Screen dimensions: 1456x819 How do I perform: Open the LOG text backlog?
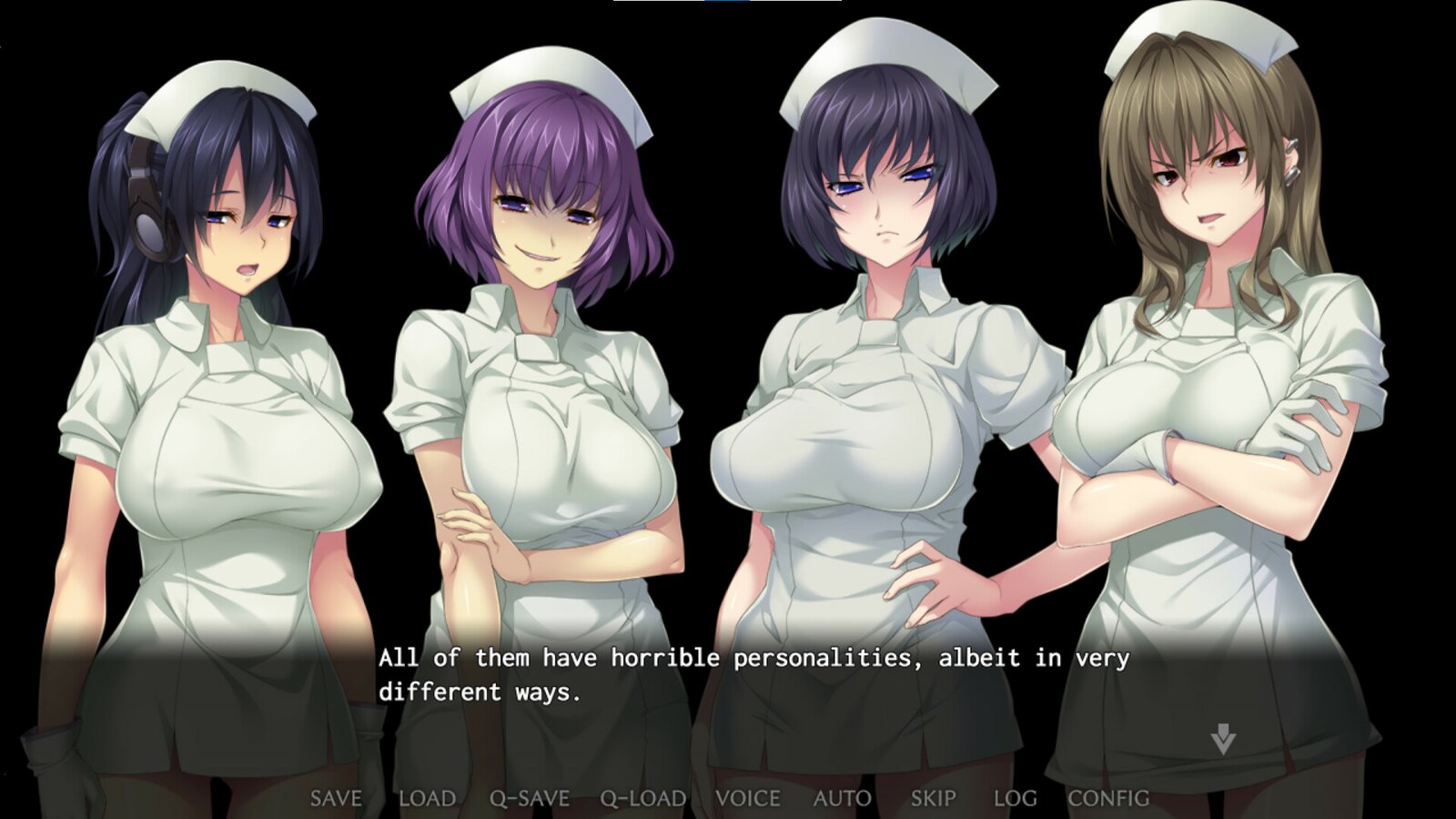pos(1016,798)
